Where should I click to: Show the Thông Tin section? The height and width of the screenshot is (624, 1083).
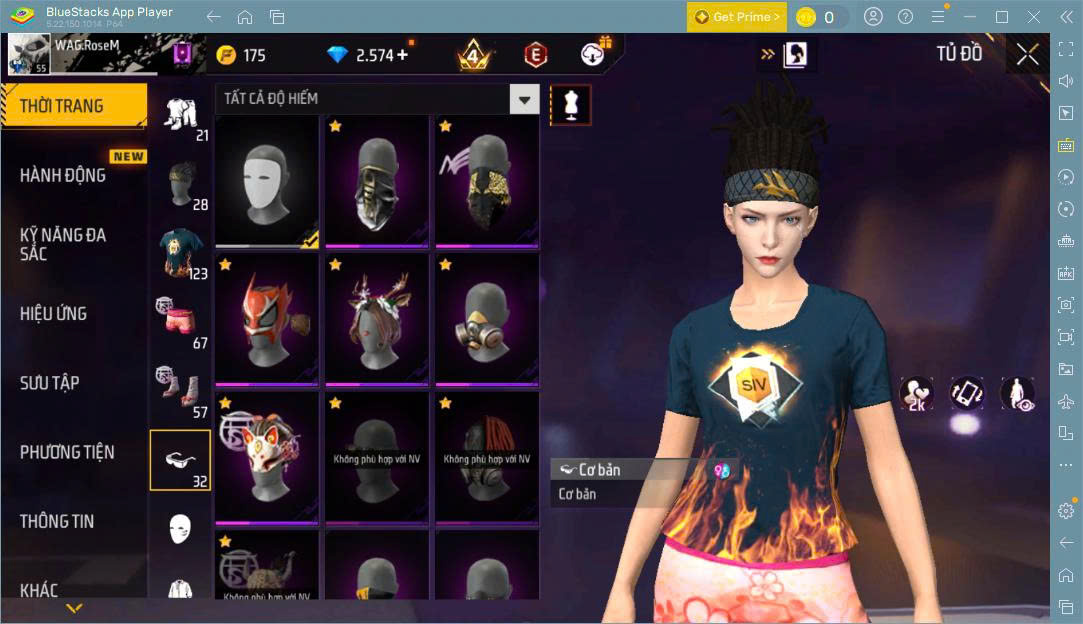click(x=57, y=521)
